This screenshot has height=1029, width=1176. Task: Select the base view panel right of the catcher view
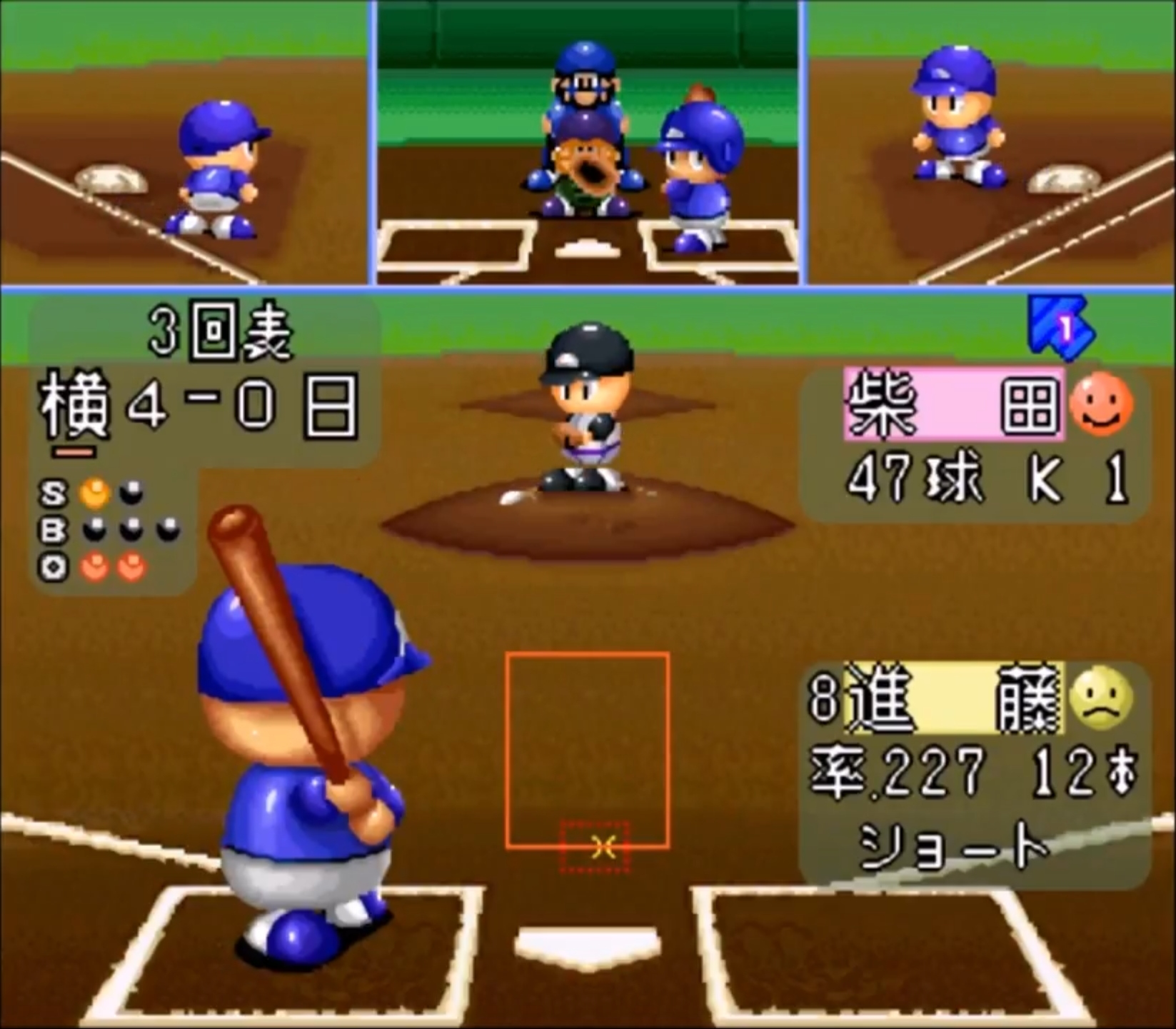point(991,143)
